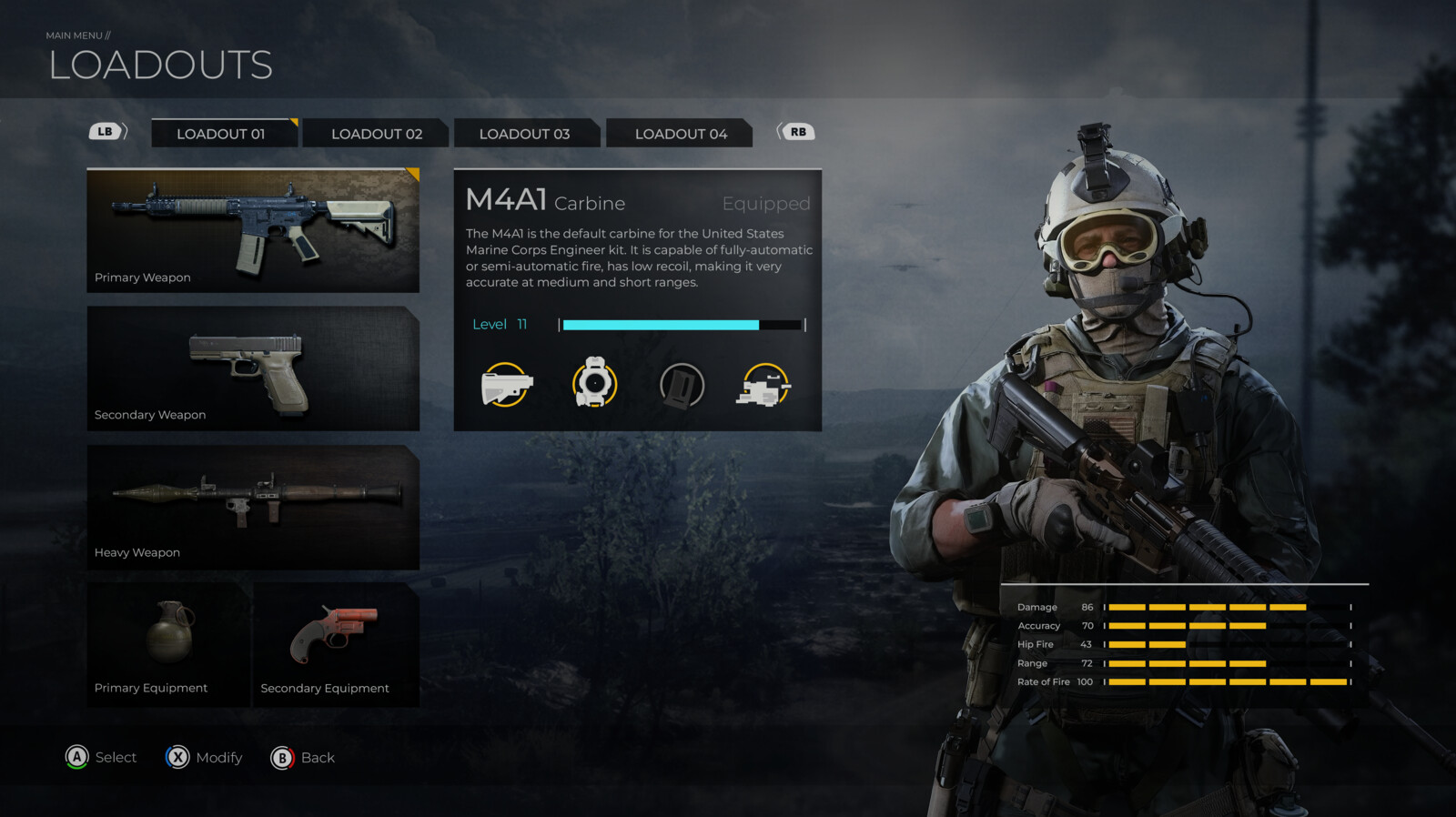Viewport: 1456px width, 817px height.
Task: Click the fourth attachment icon beside the magazine
Action: click(x=765, y=385)
